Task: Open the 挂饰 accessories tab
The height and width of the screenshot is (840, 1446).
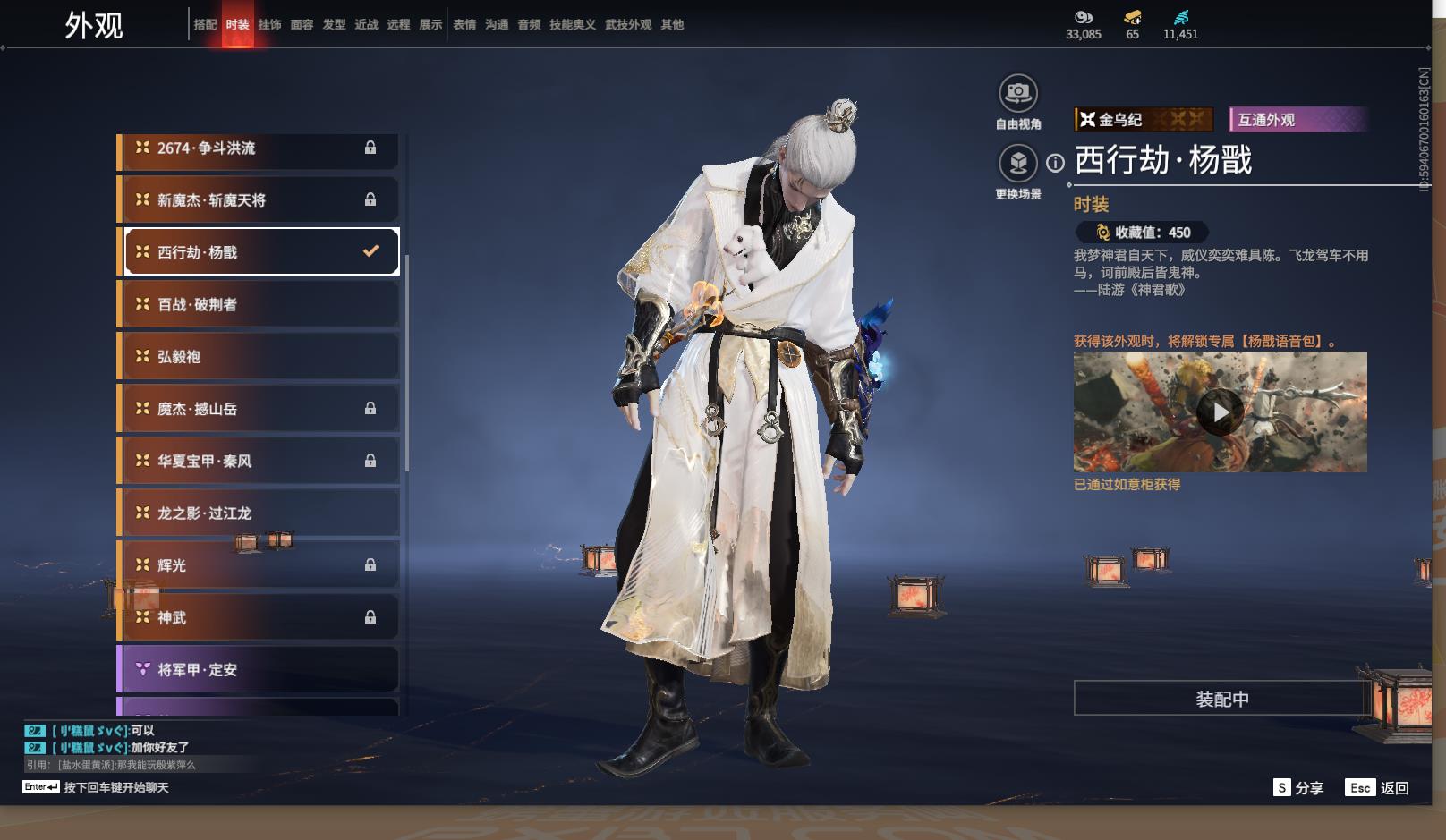Action: click(269, 25)
